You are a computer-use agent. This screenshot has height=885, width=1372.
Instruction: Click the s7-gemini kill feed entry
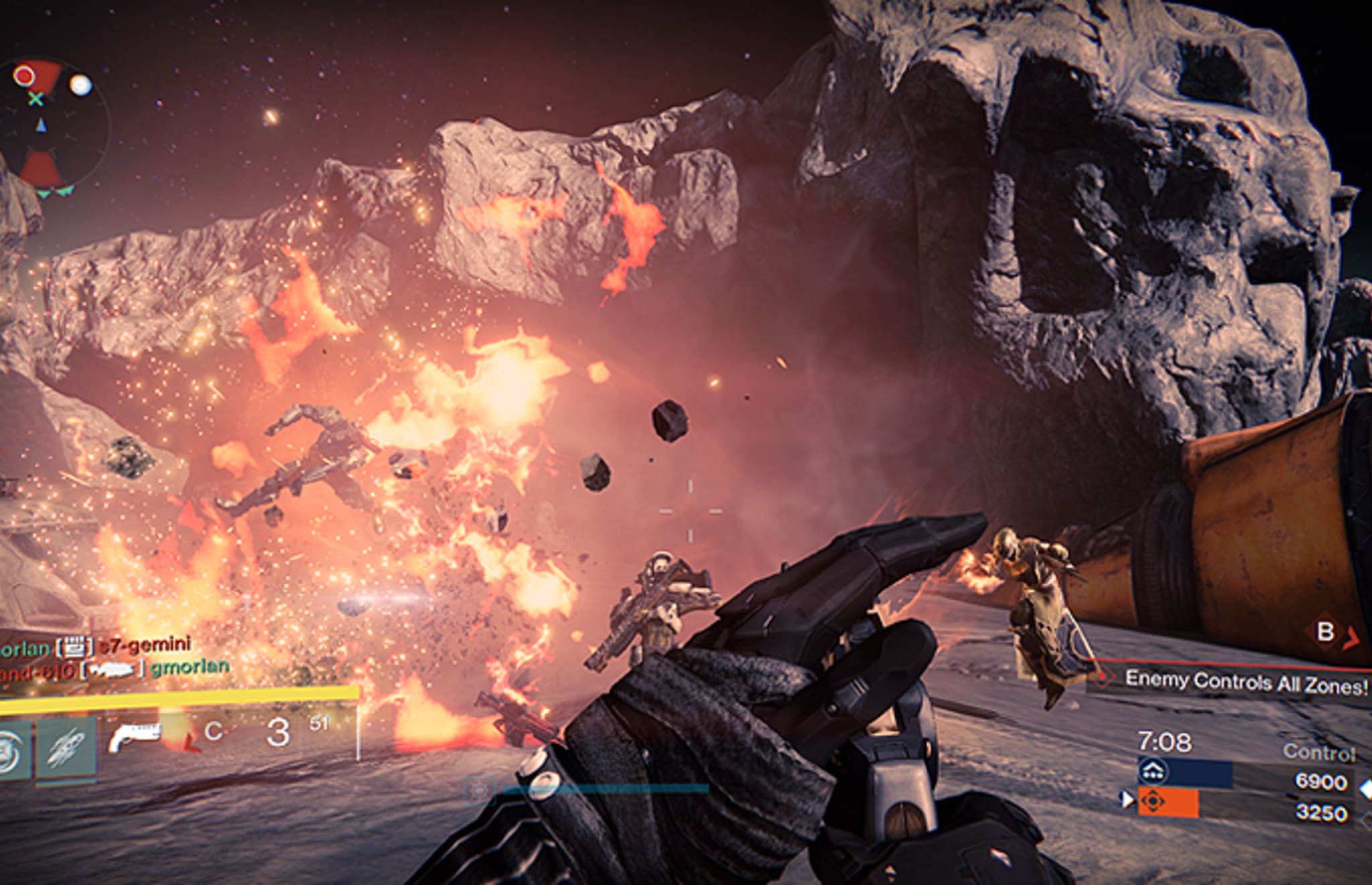[145, 646]
